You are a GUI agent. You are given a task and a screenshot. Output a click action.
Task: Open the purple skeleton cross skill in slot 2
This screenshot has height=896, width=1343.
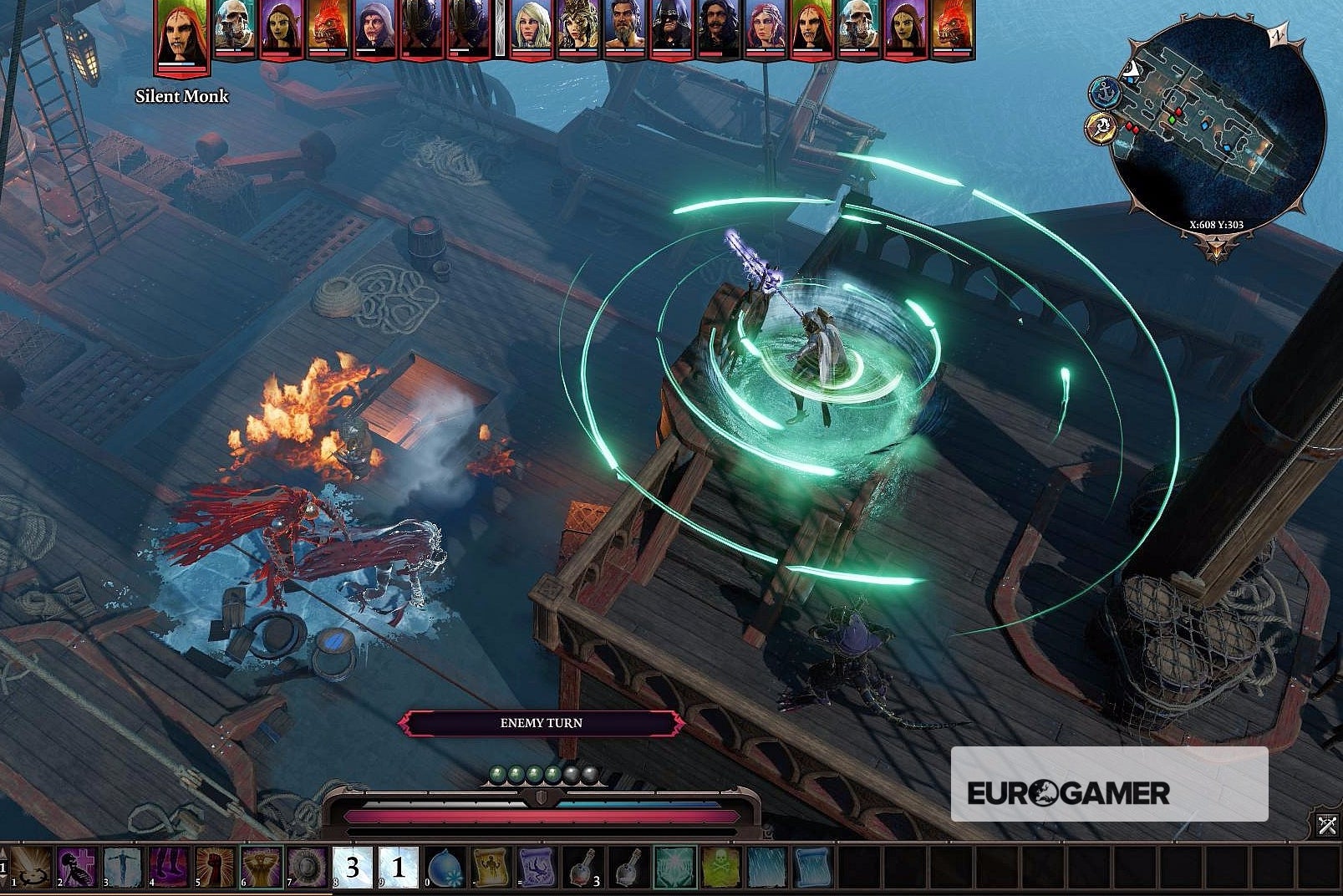77,869
